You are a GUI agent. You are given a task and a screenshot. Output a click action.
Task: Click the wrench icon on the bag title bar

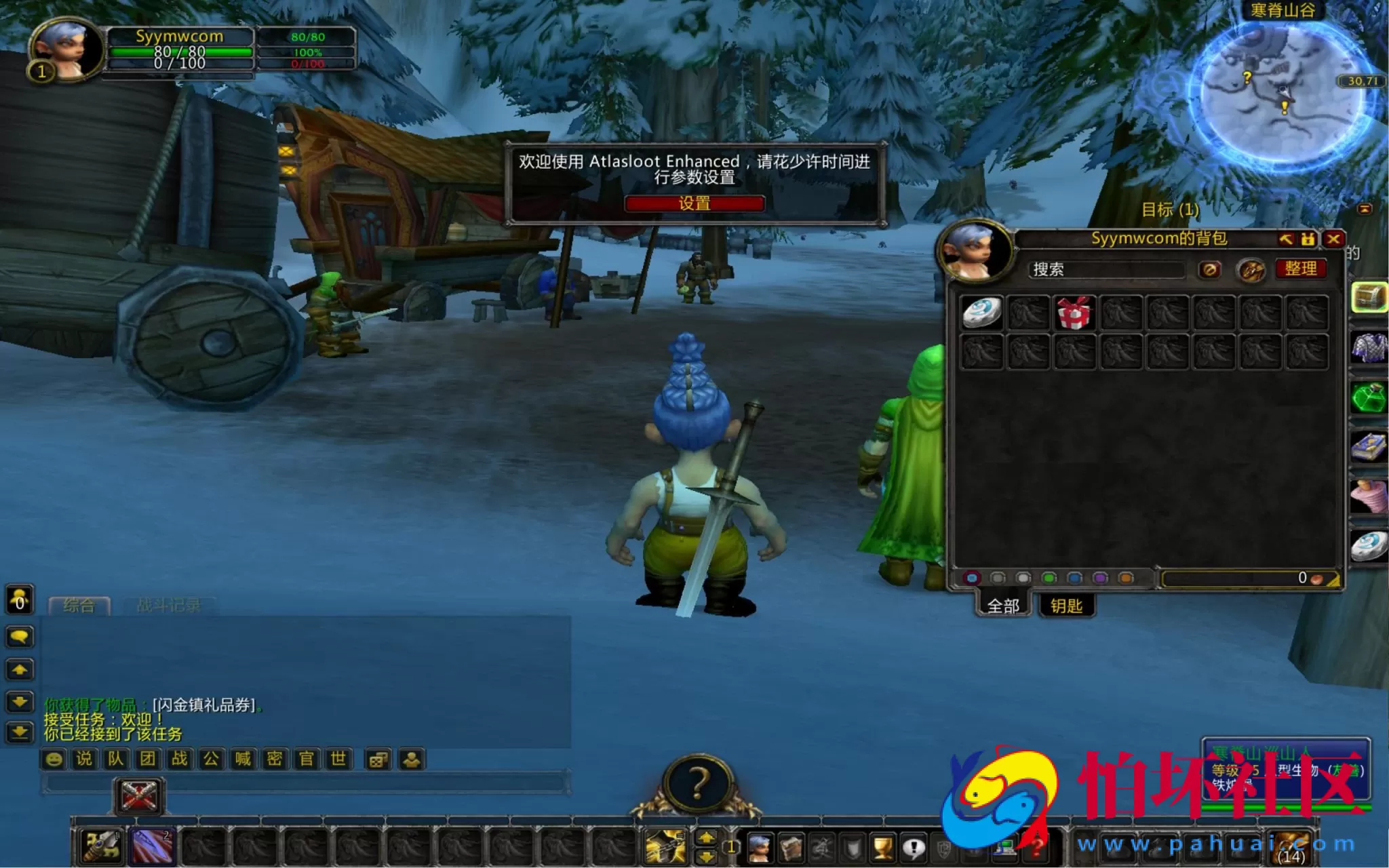[1287, 239]
